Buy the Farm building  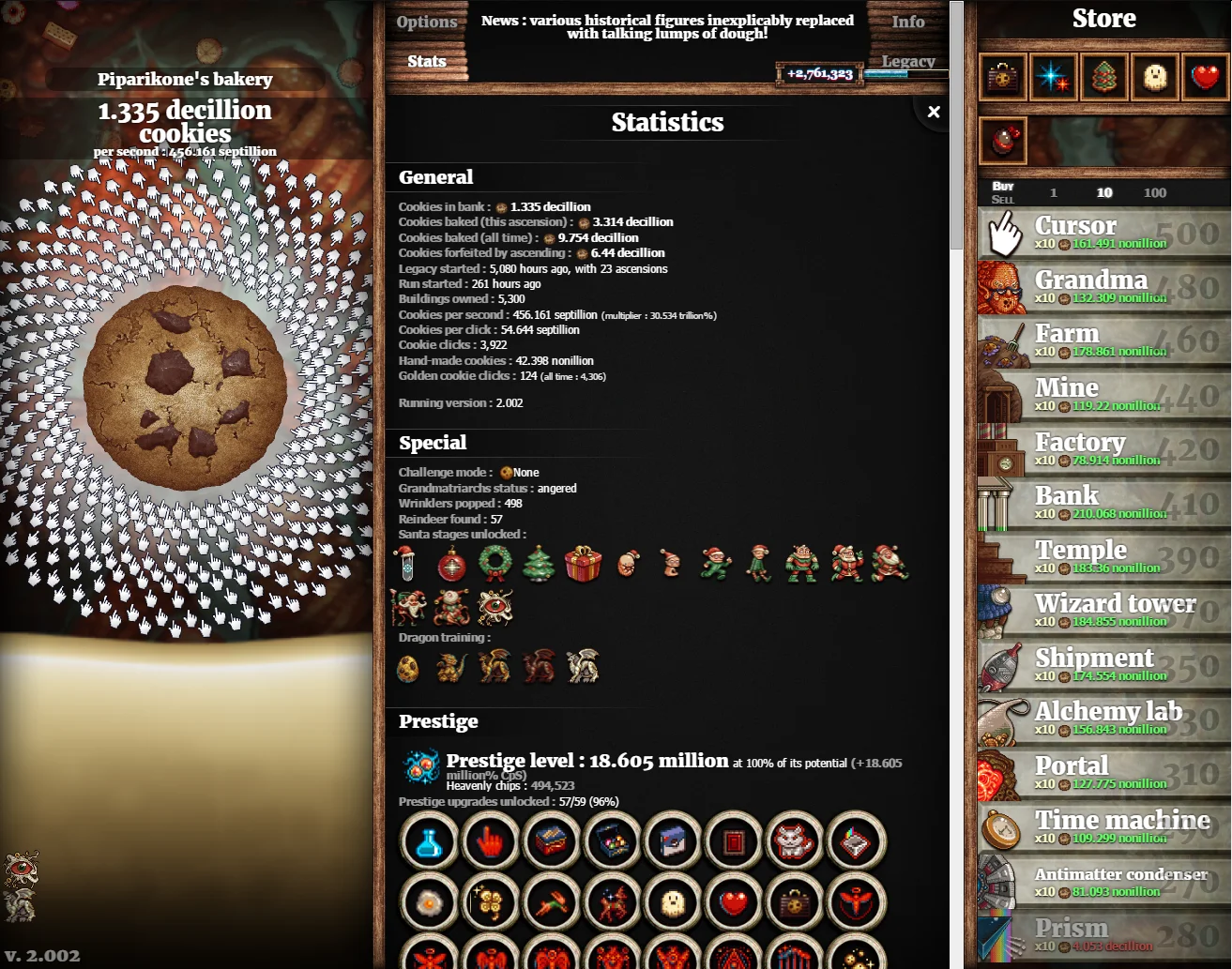(x=1103, y=341)
